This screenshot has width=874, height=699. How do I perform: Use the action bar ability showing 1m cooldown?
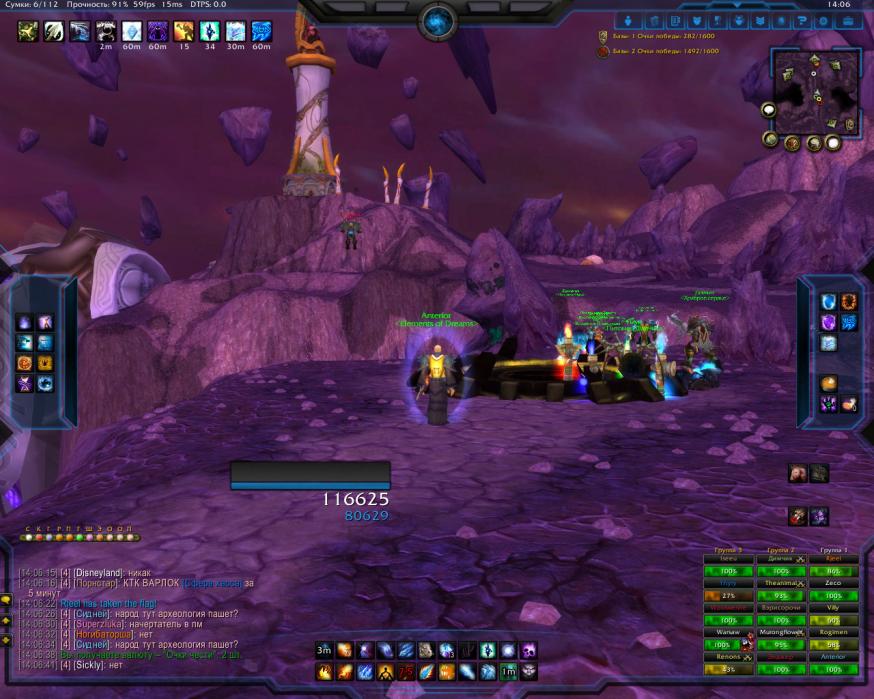tap(508, 671)
